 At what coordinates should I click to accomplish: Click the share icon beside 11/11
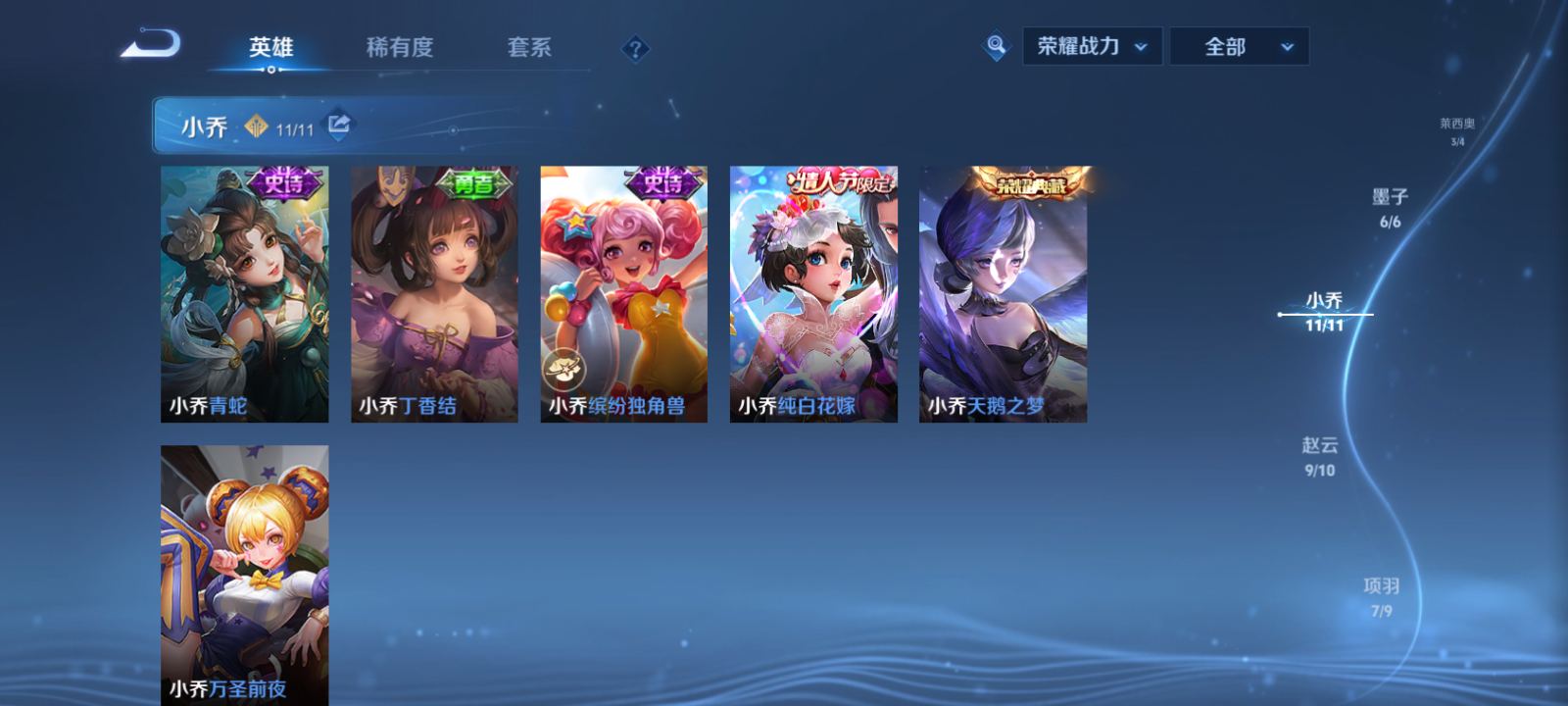click(337, 126)
